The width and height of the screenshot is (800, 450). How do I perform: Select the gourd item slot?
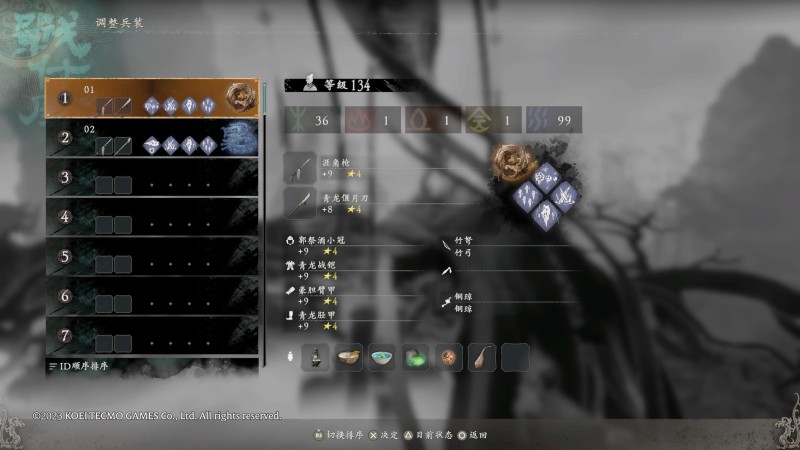482,357
